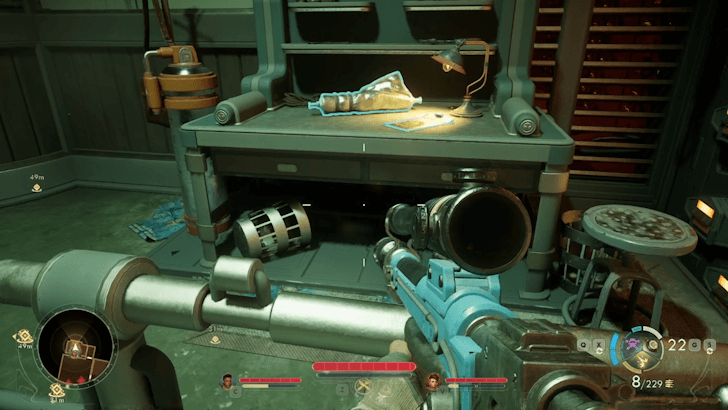Select the right companion portrait
This screenshot has height=410, width=728.
433,380
